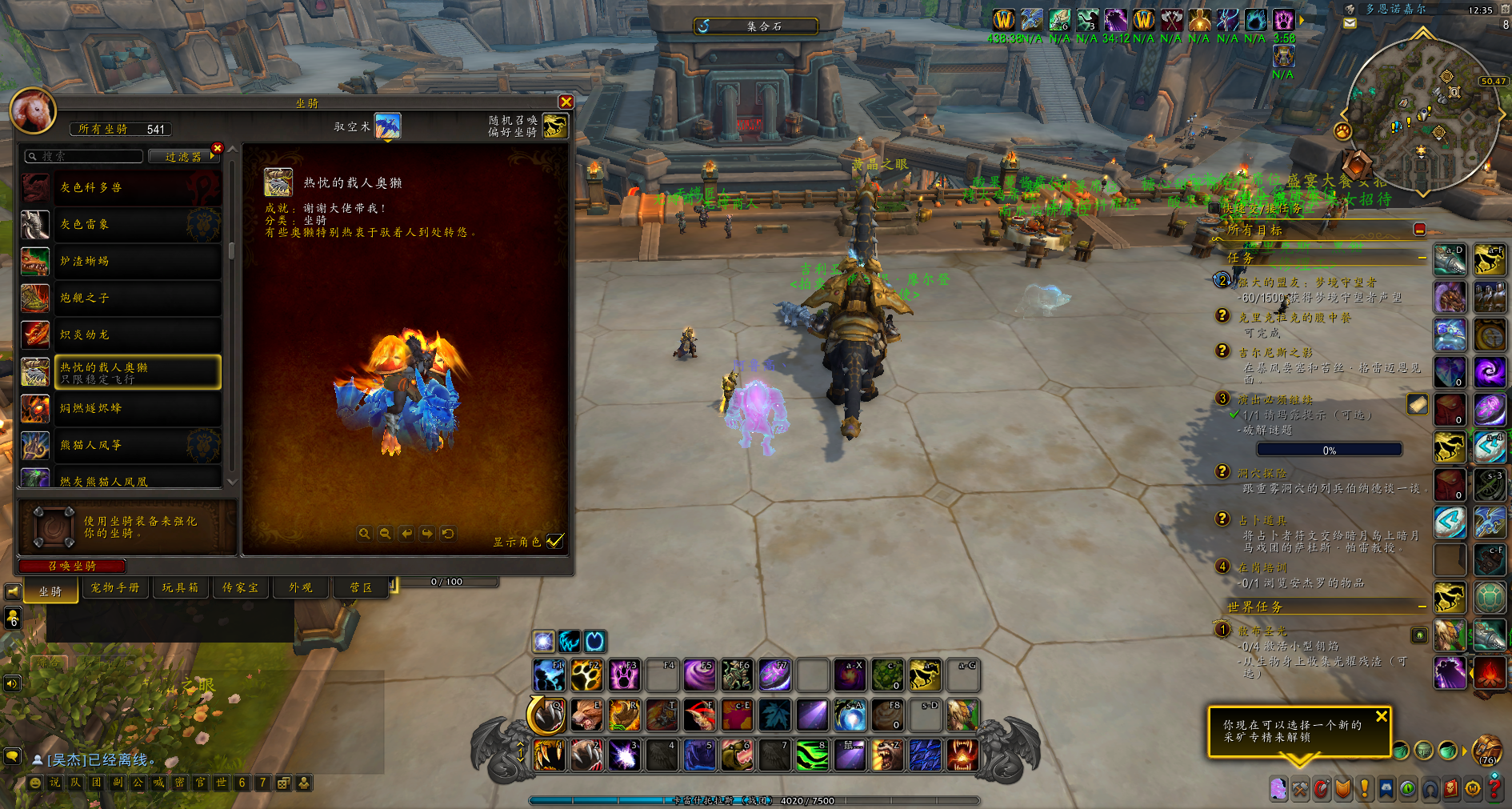The image size is (1512, 809).
Task: Select the 灰色雷象 mount row
Action: pyautogui.click(x=136, y=225)
